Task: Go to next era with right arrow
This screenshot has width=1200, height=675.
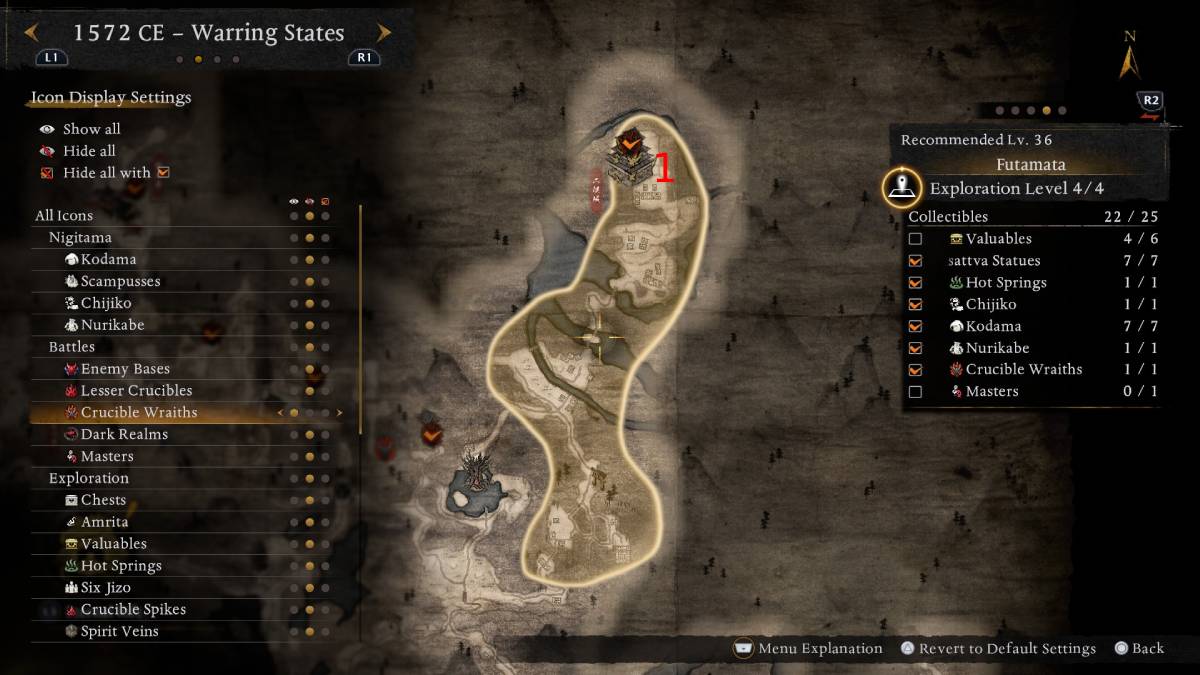Action: click(x=383, y=33)
